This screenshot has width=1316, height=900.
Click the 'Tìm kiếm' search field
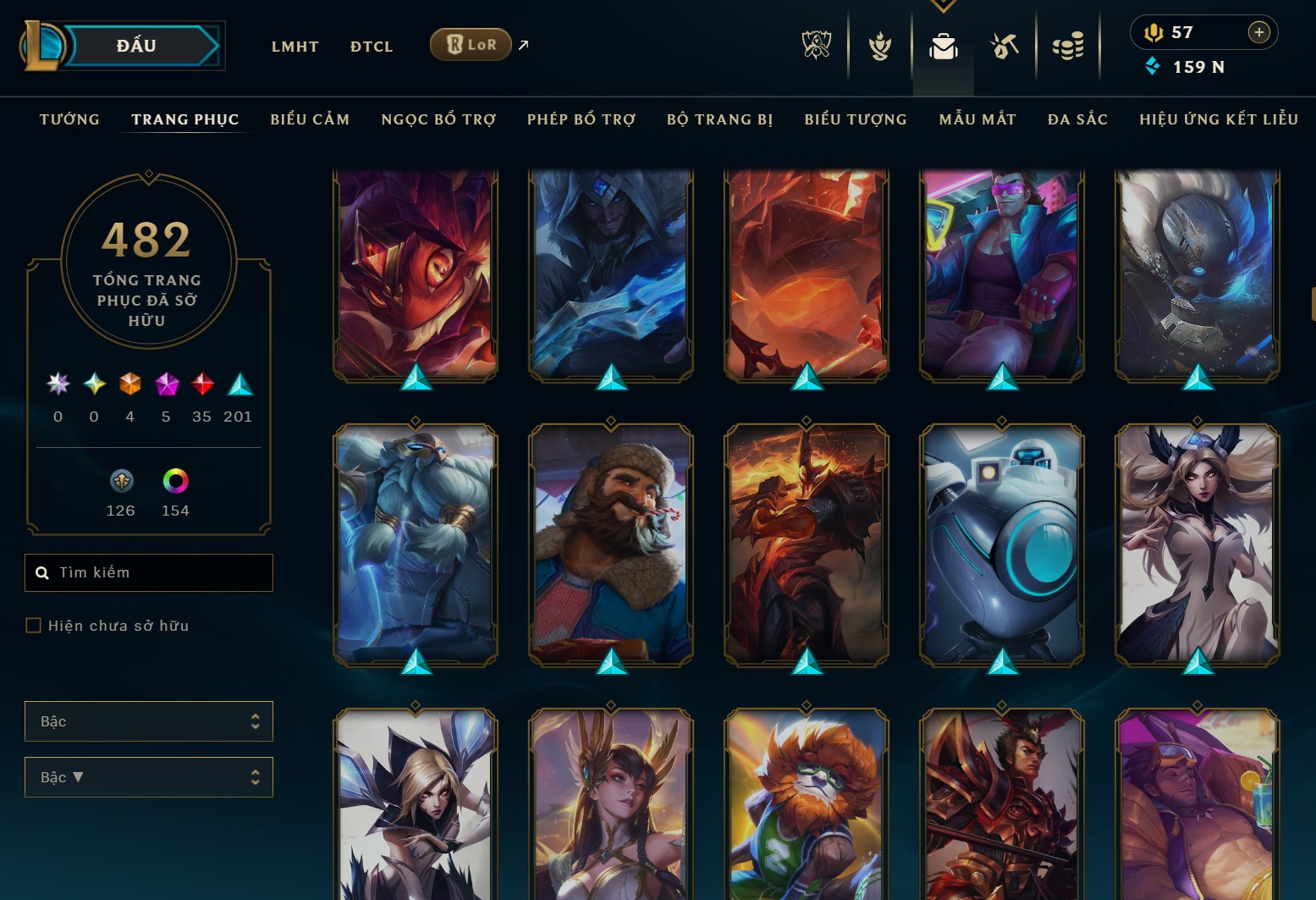(x=149, y=572)
